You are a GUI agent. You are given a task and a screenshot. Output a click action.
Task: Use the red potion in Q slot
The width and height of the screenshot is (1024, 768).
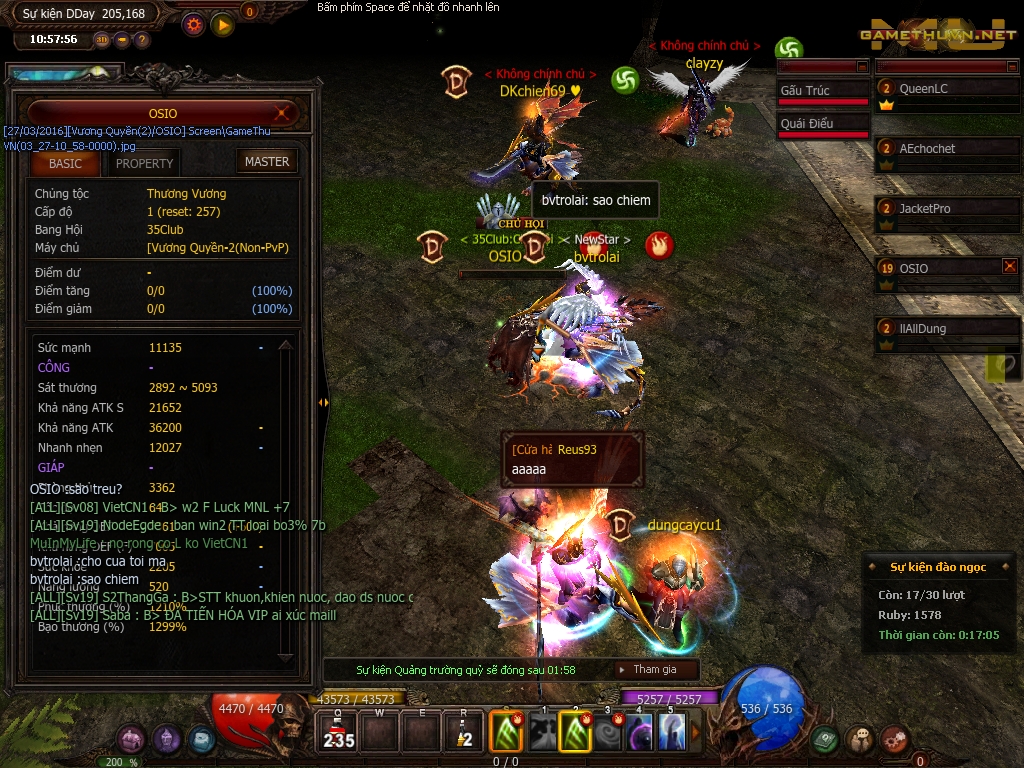tap(339, 733)
